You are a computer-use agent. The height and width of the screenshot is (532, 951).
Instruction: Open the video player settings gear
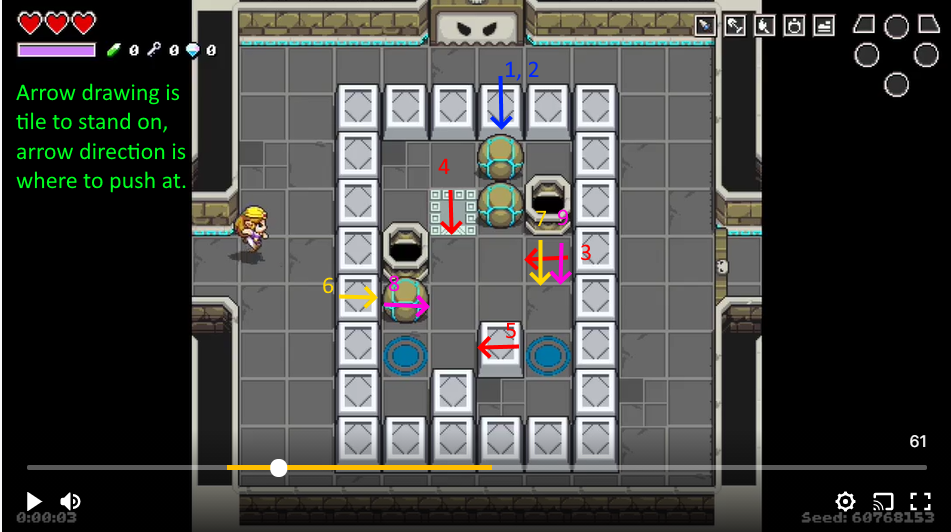coord(846,501)
